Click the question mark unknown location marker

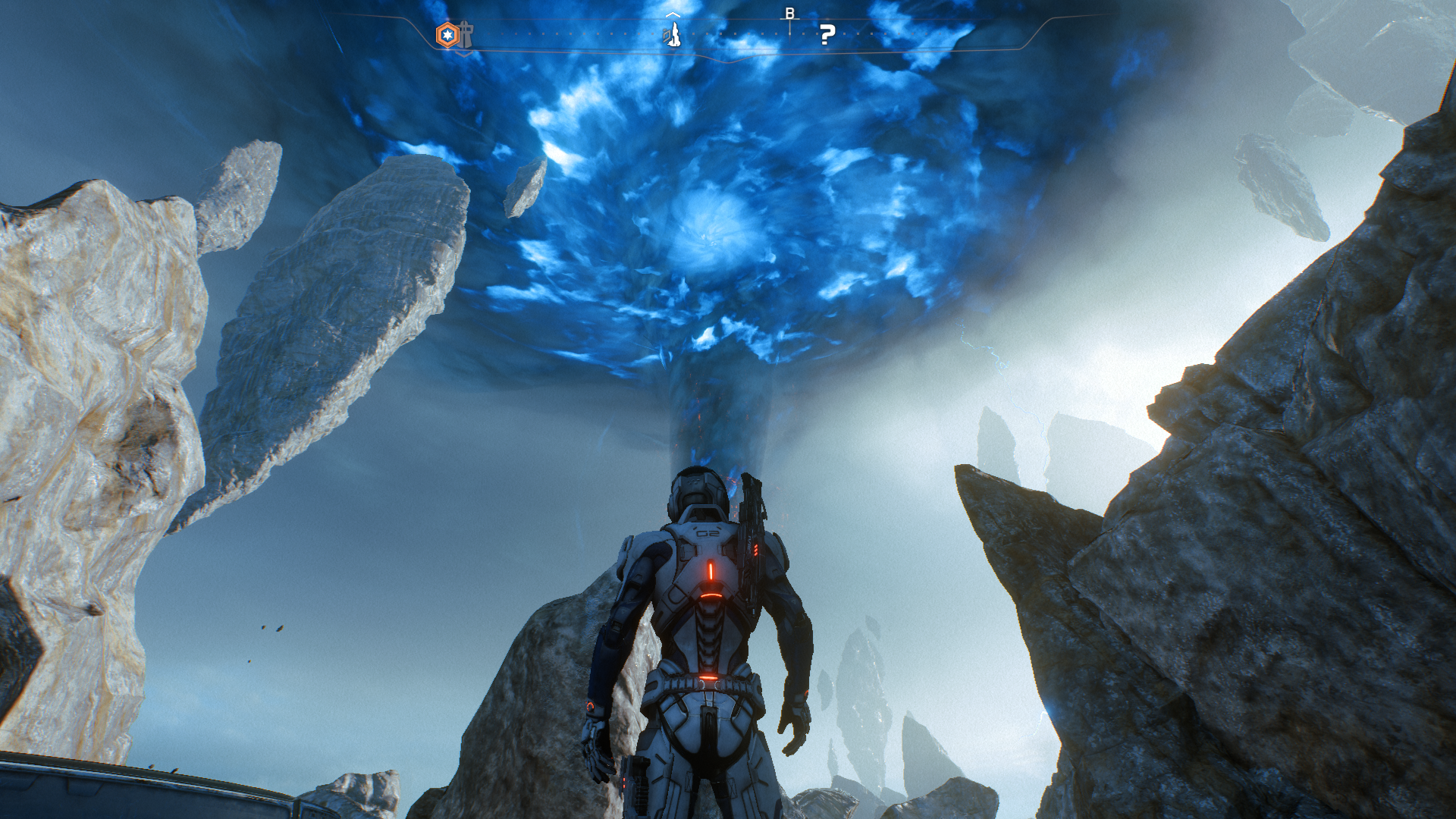[x=827, y=36]
